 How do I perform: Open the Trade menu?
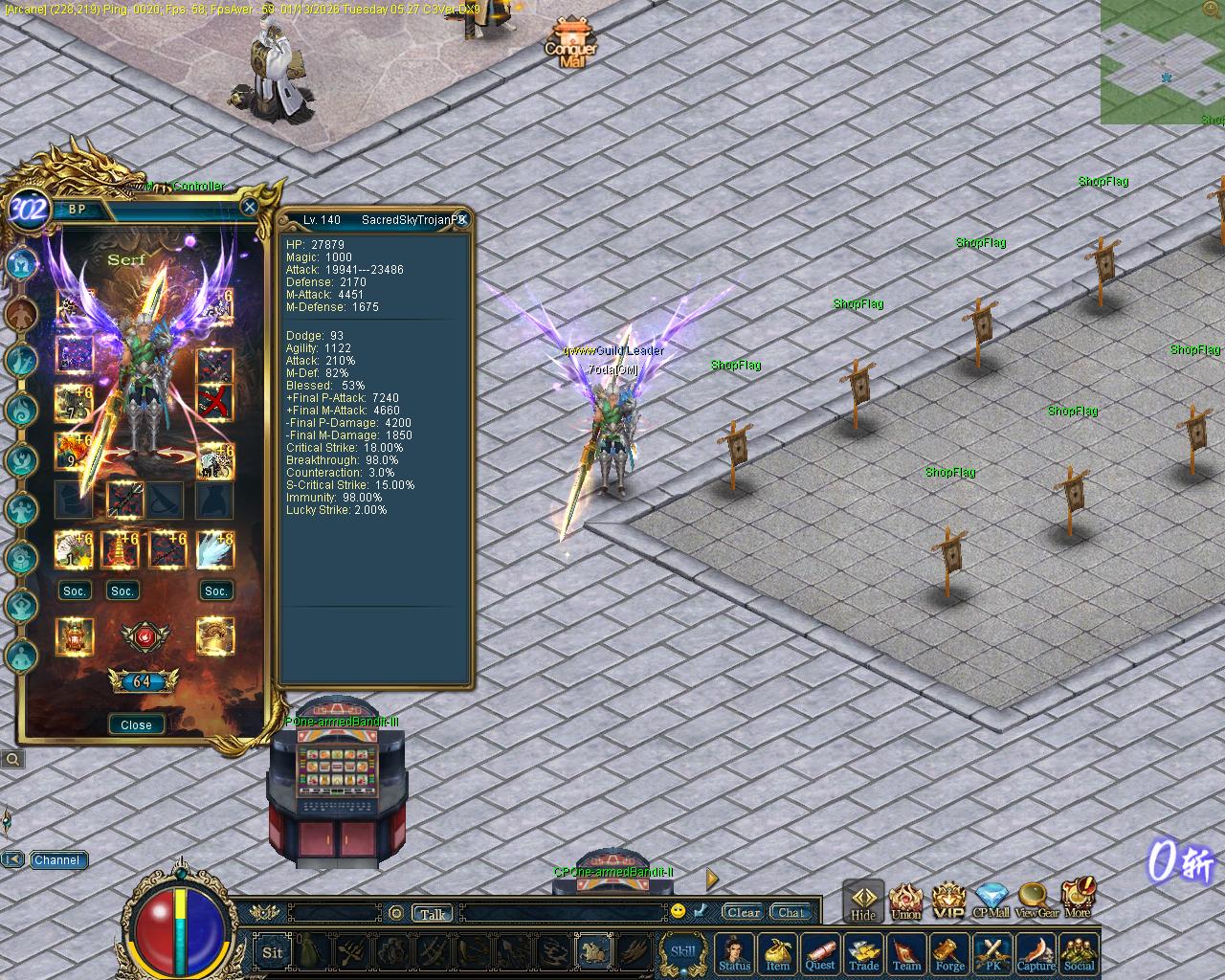pos(863,953)
